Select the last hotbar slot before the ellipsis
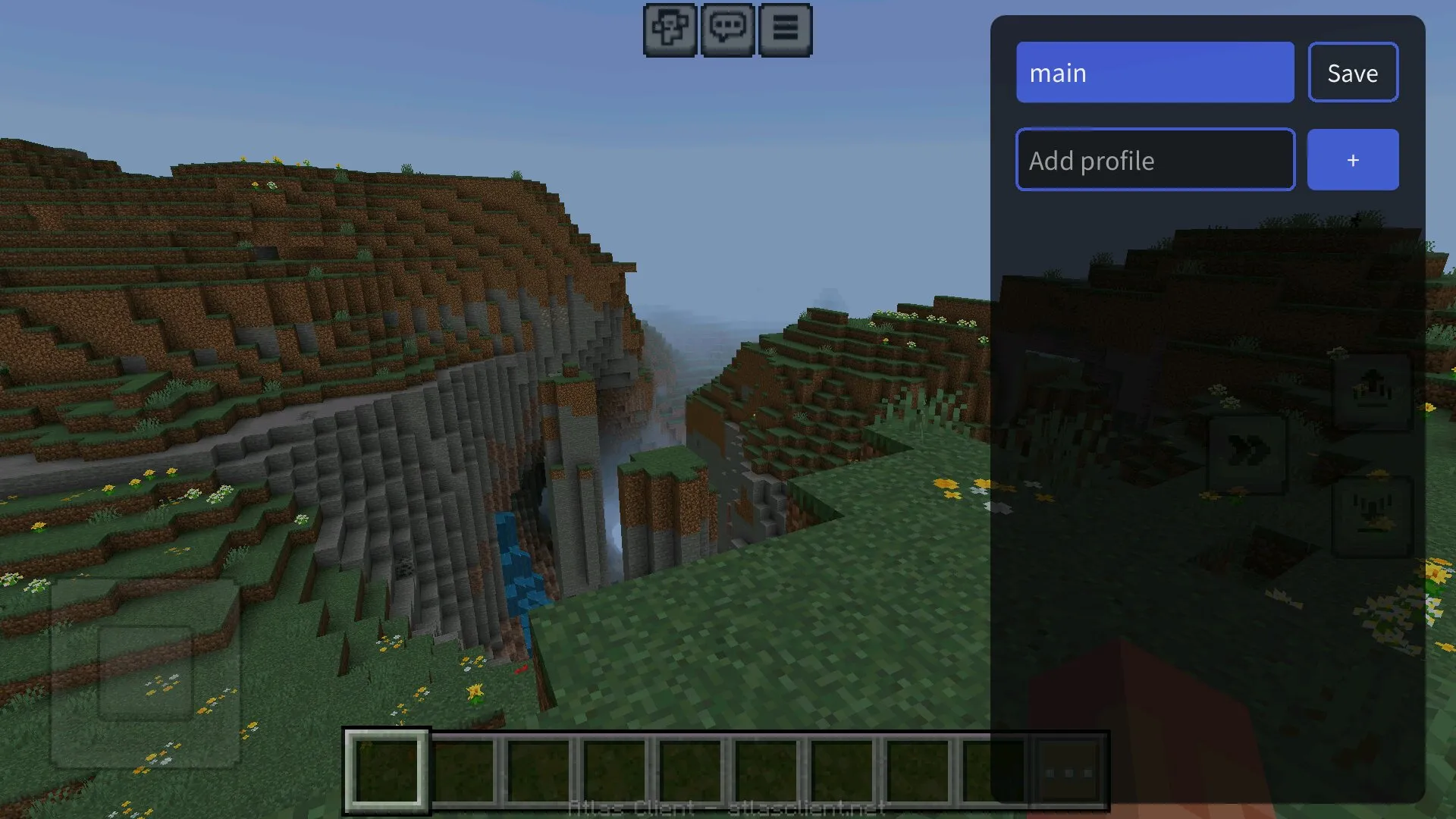The width and height of the screenshot is (1456, 819). click(x=995, y=770)
